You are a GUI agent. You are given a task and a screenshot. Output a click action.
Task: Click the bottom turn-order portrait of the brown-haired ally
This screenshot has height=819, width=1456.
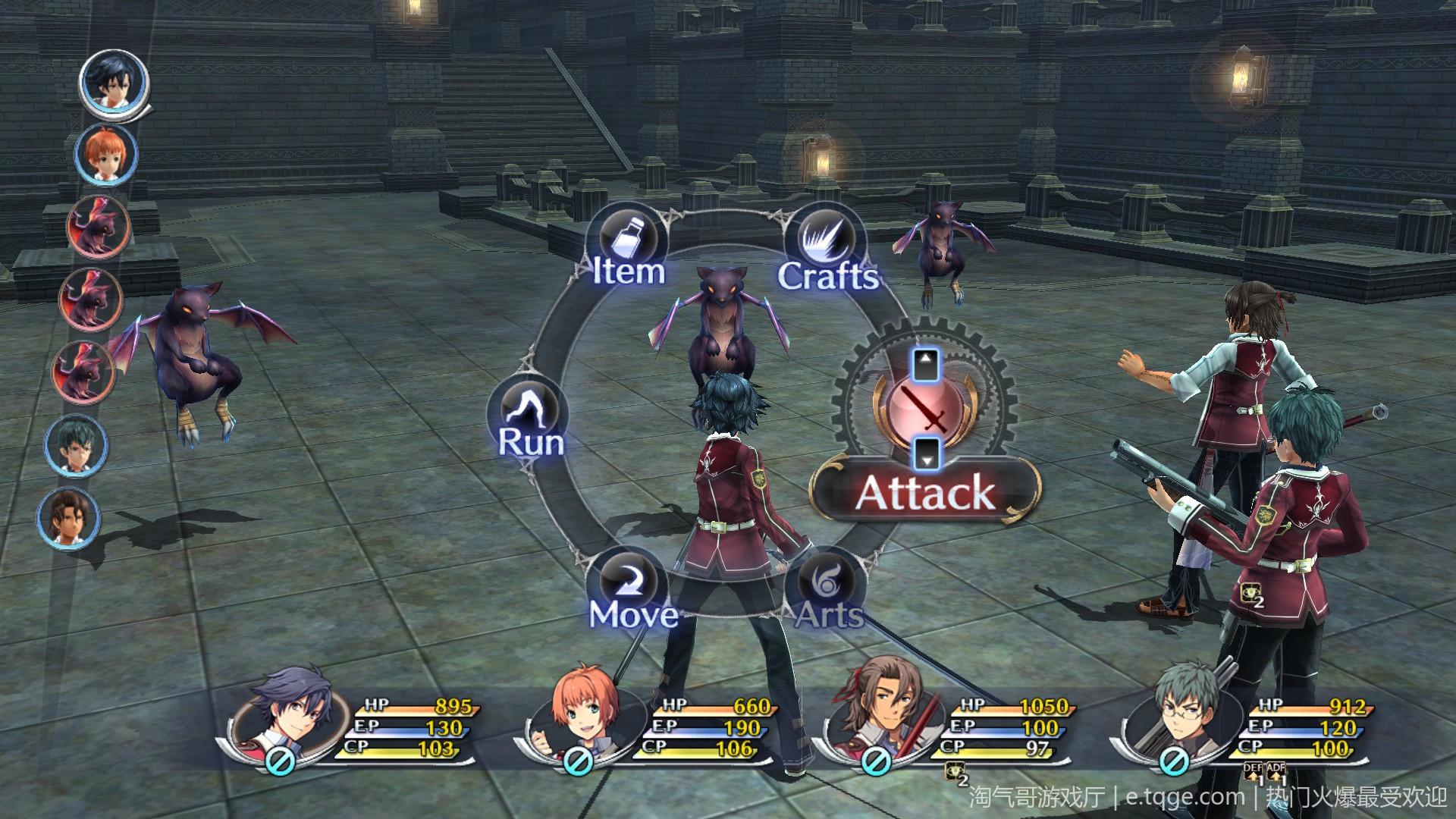pos(70,517)
